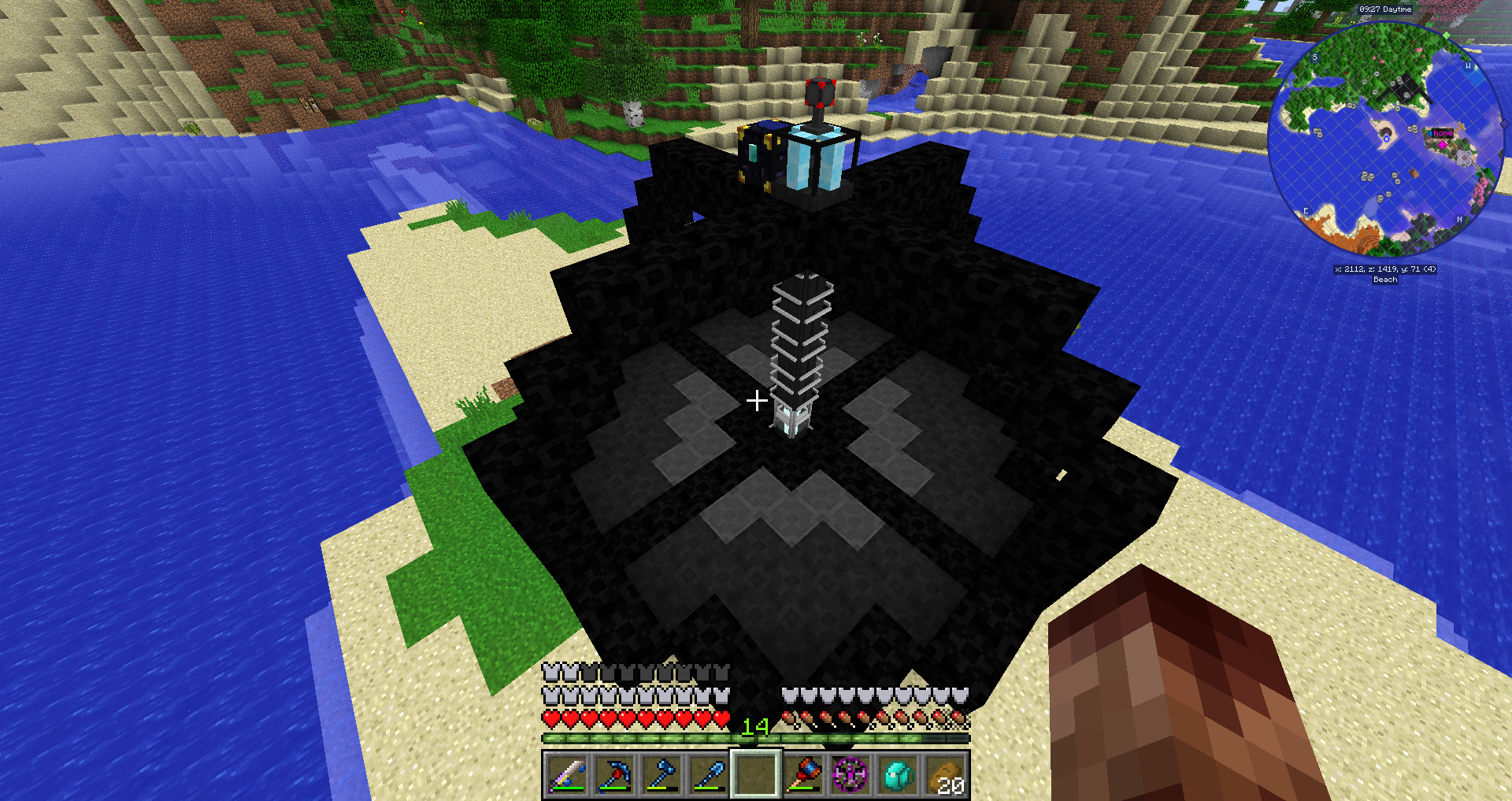Select the red and blue hammer slot

point(803,774)
